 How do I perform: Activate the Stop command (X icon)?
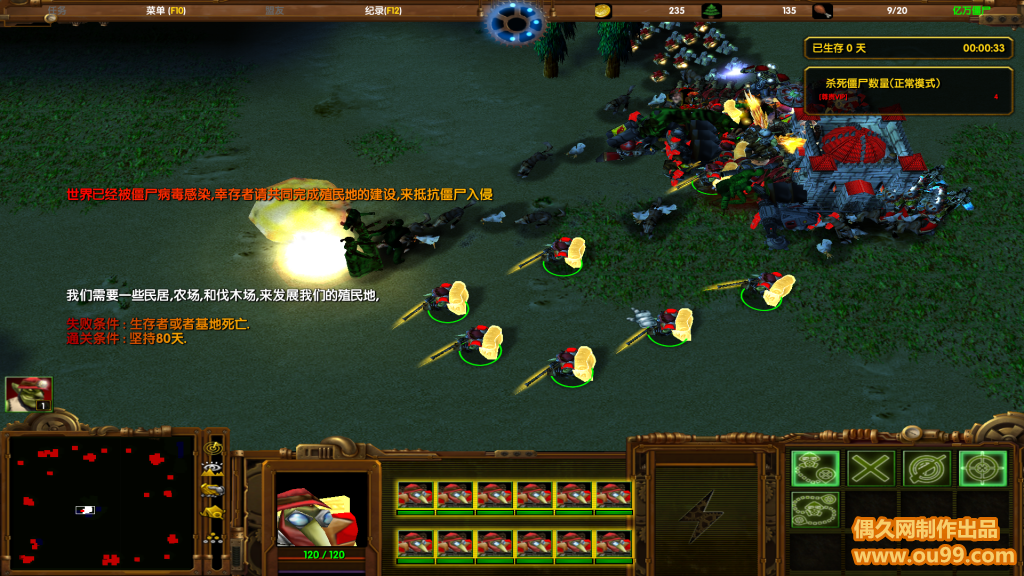click(871, 468)
